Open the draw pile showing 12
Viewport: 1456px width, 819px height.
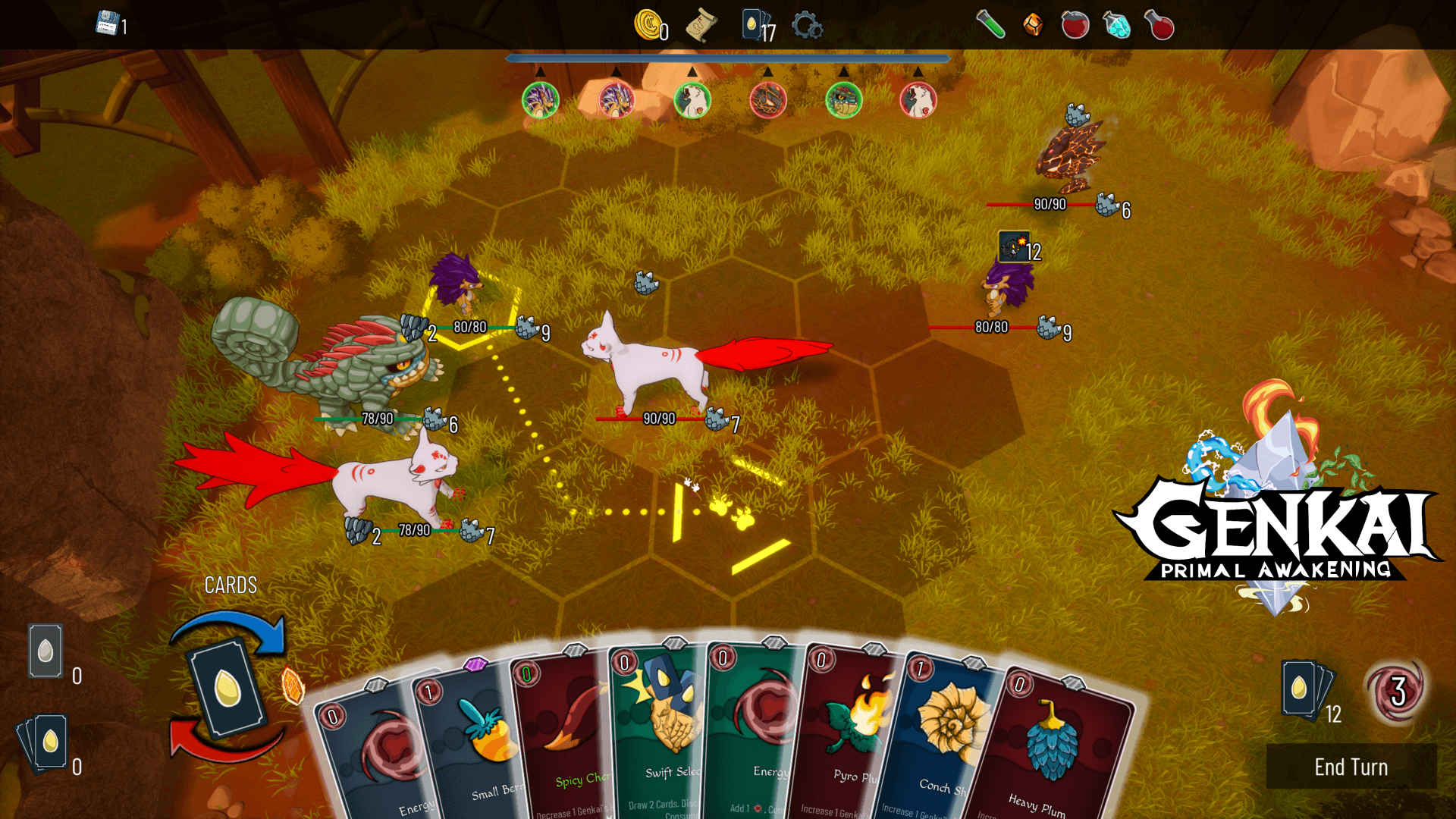1306,690
